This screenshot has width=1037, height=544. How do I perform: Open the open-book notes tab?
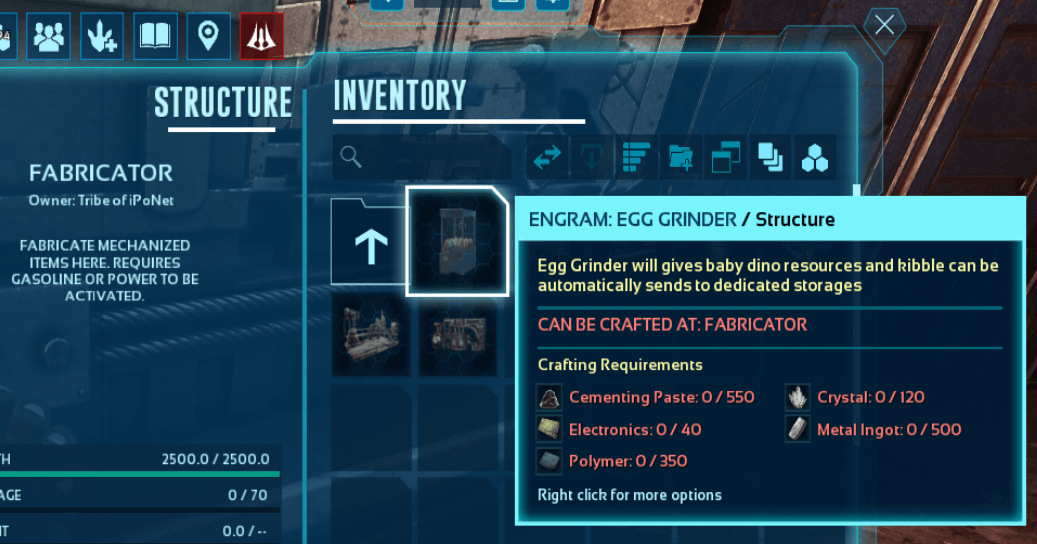[x=155, y=36]
